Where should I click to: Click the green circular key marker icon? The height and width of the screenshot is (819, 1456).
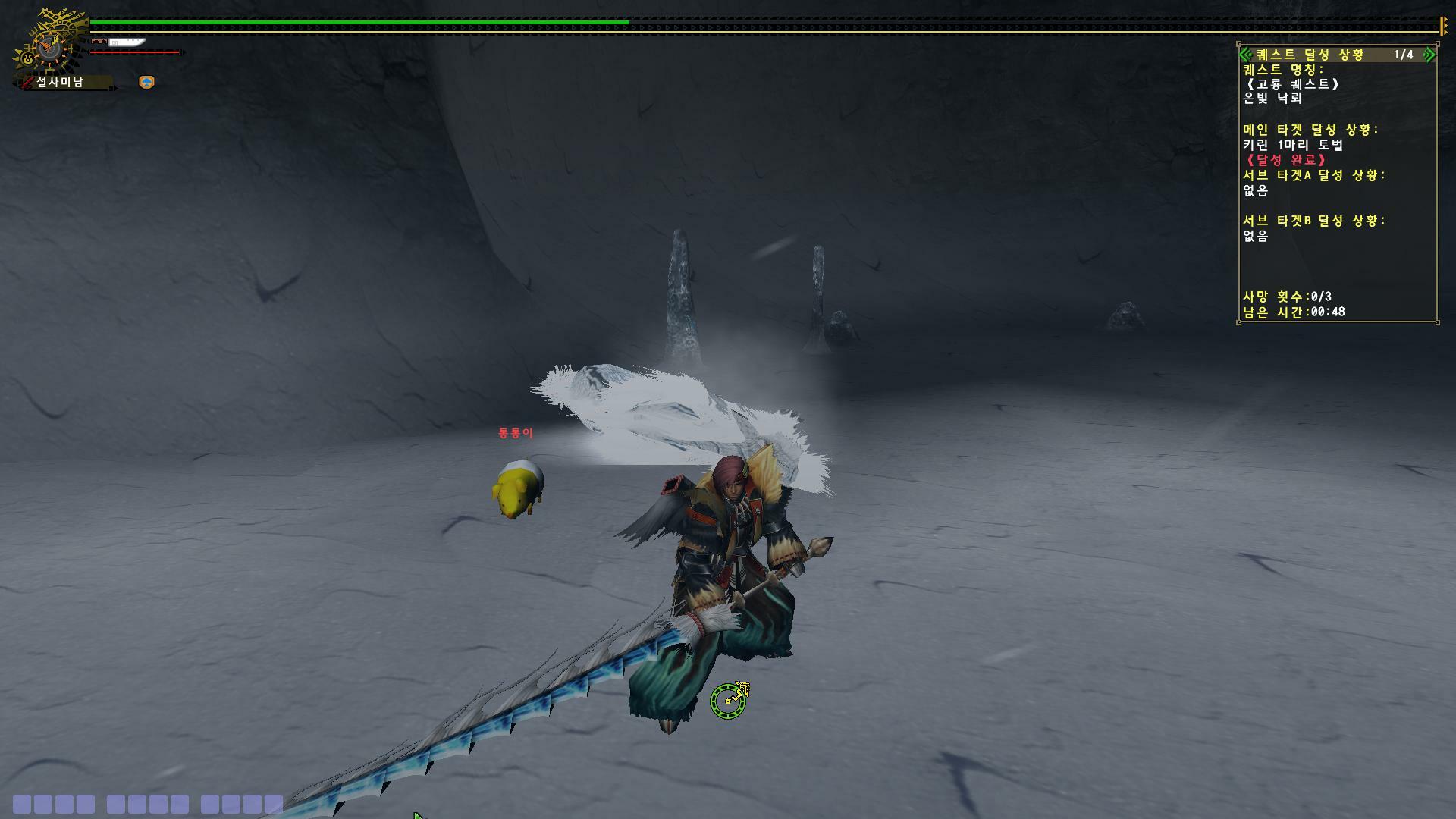tap(729, 700)
